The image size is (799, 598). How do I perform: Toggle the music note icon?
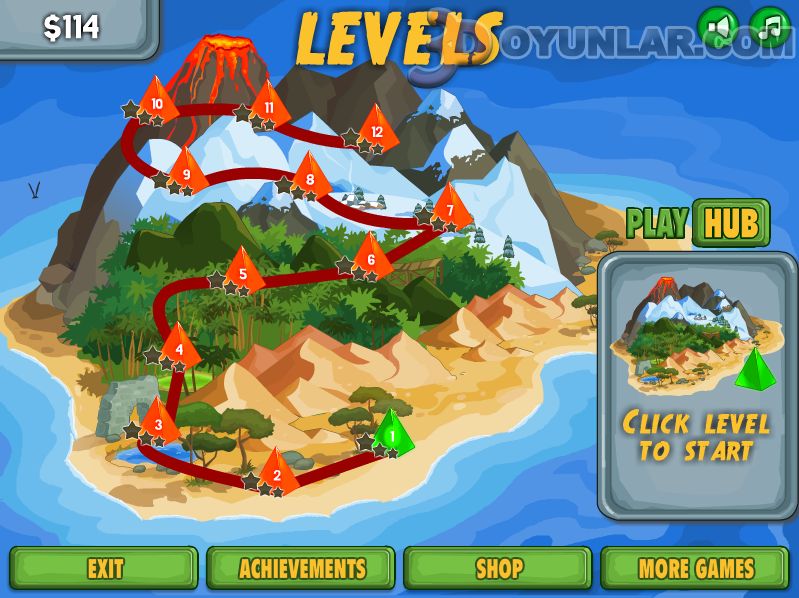(769, 27)
